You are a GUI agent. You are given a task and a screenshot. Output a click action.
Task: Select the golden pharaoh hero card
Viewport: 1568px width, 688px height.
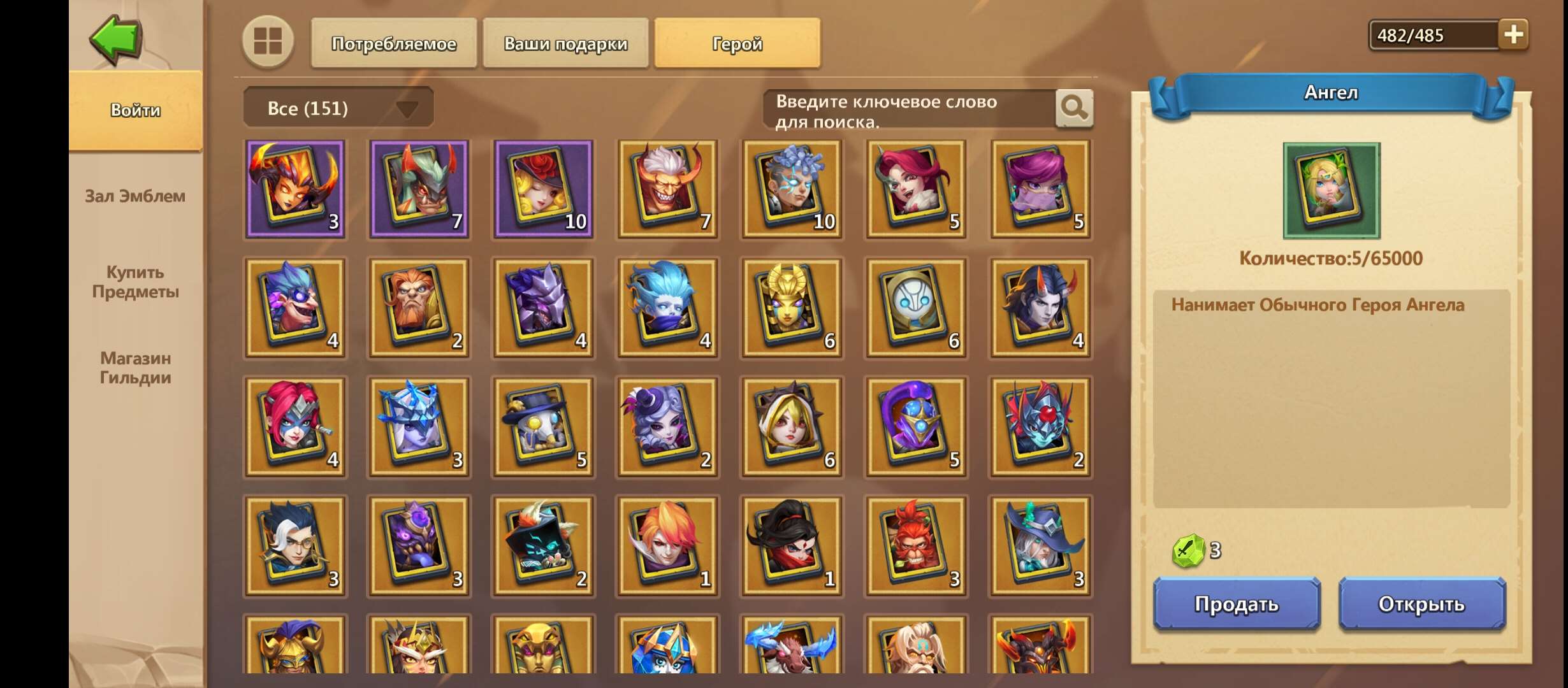coord(791,308)
